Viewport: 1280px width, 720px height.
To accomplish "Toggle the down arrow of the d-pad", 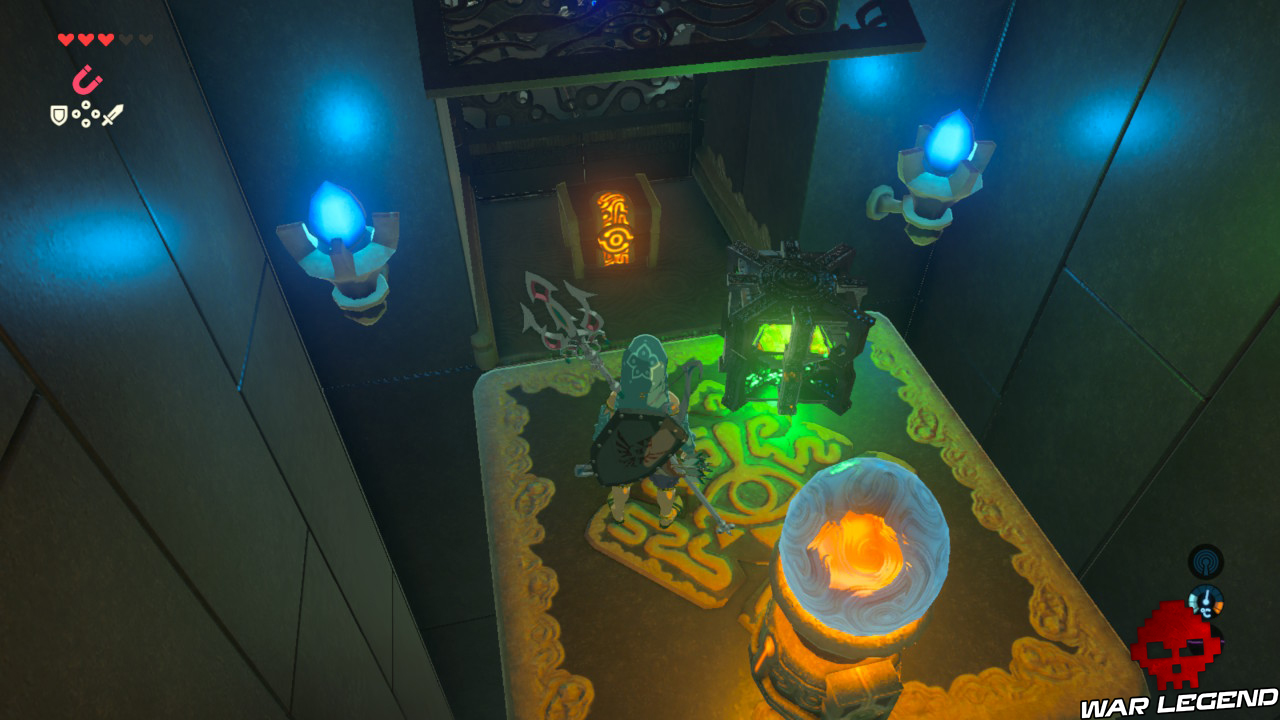I will [x=86, y=123].
